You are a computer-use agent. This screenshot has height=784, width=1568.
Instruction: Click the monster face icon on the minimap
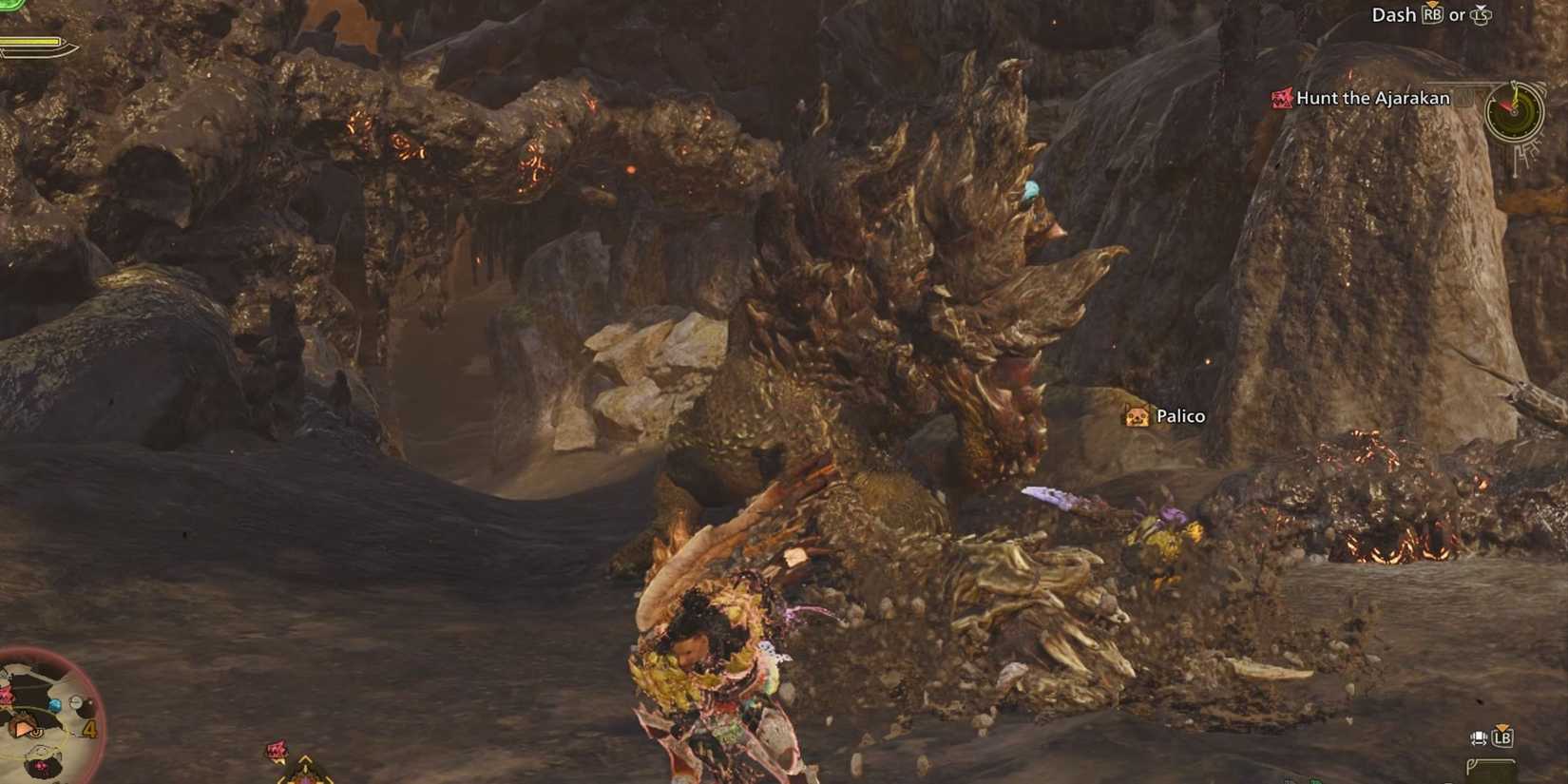5,694
